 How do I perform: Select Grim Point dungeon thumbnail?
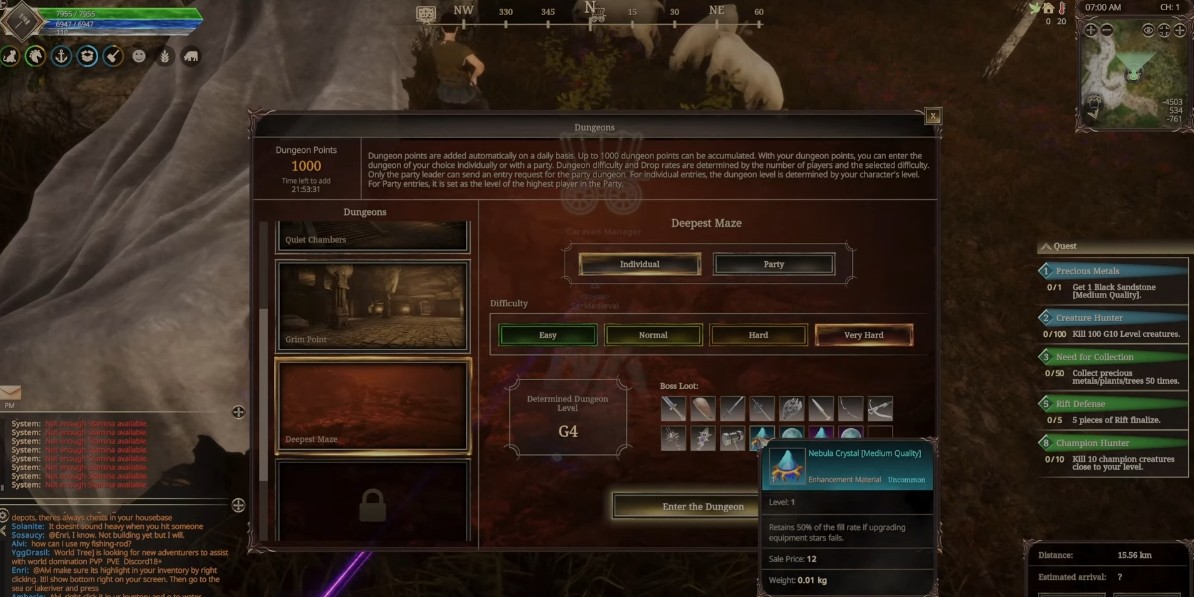(x=372, y=306)
